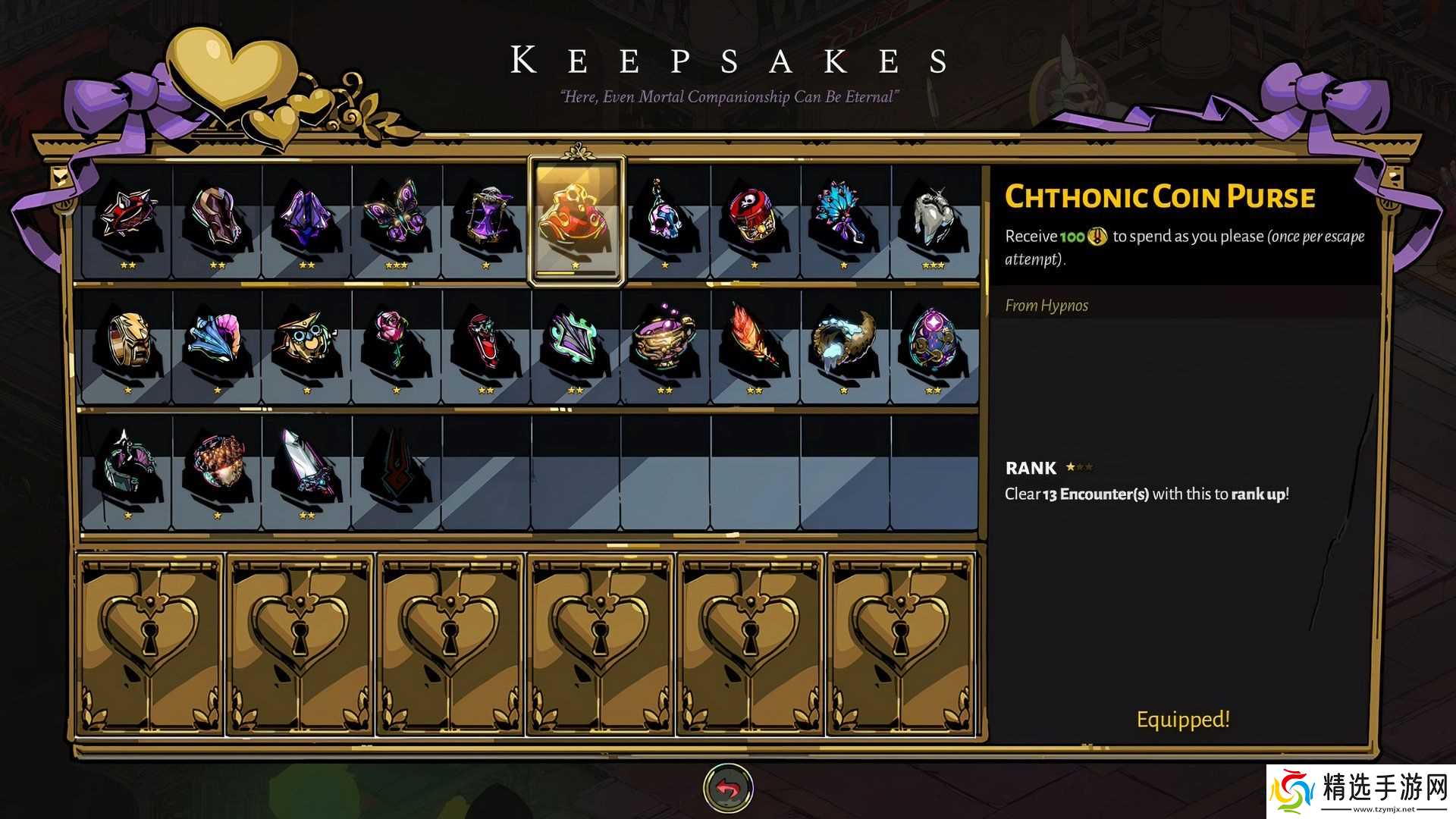Pick the Evergreen Acorn keepsake
This screenshot has width=1456, height=819.
click(217, 466)
